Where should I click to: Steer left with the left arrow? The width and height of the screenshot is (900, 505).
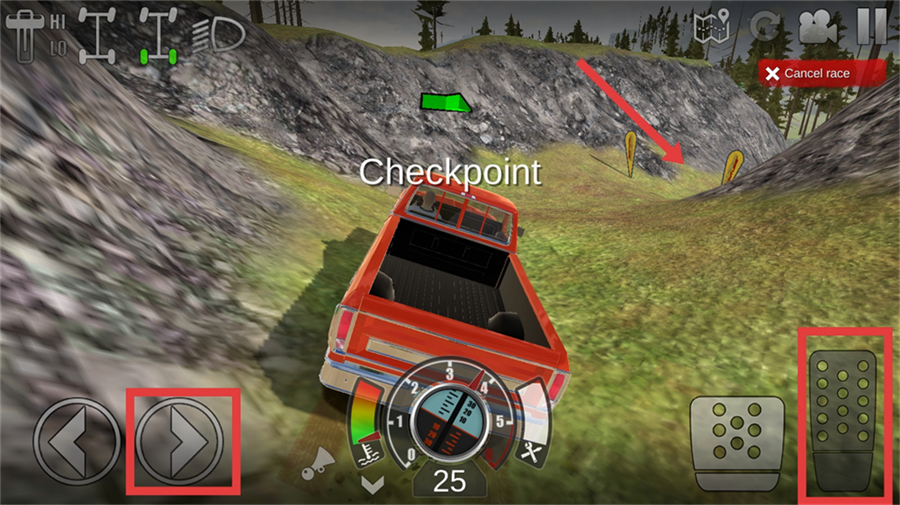coord(77,440)
